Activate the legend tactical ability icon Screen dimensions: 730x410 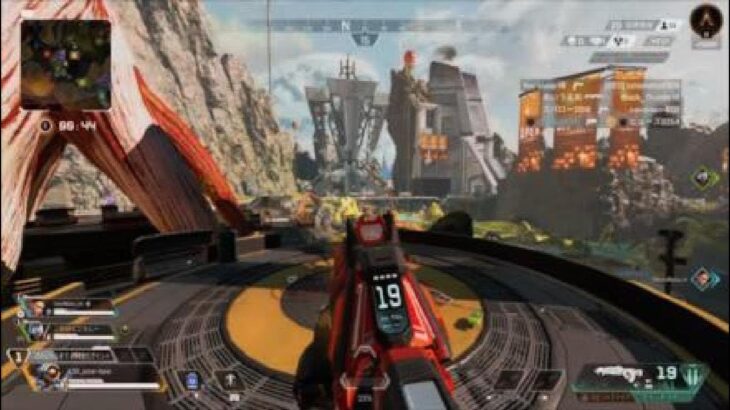[x=229, y=380]
